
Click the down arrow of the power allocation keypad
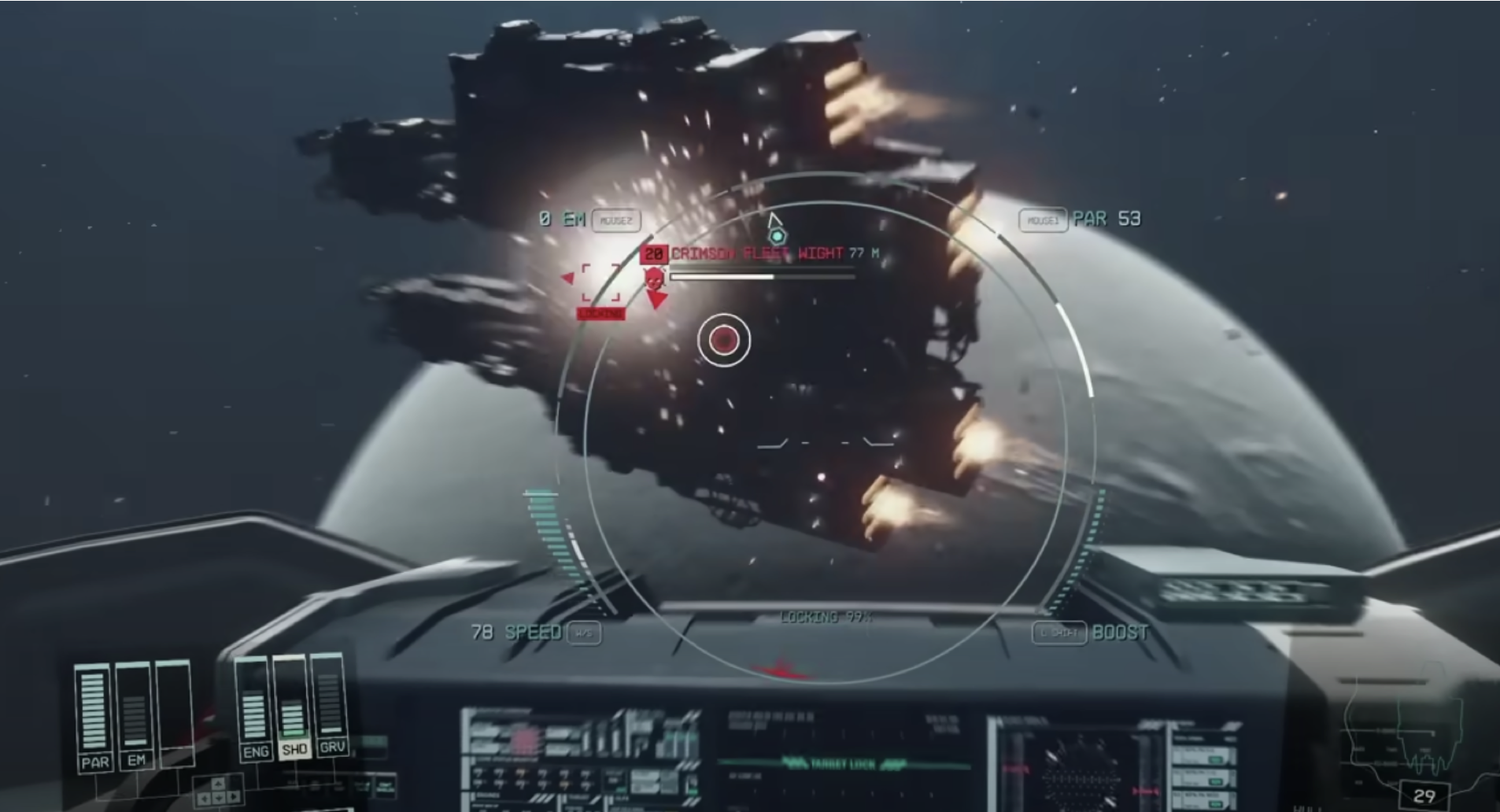click(219, 799)
